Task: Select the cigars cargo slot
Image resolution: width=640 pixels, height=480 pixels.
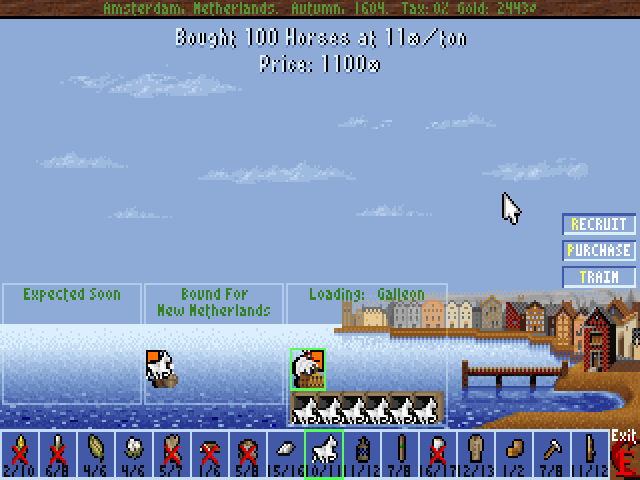Action: [399, 455]
